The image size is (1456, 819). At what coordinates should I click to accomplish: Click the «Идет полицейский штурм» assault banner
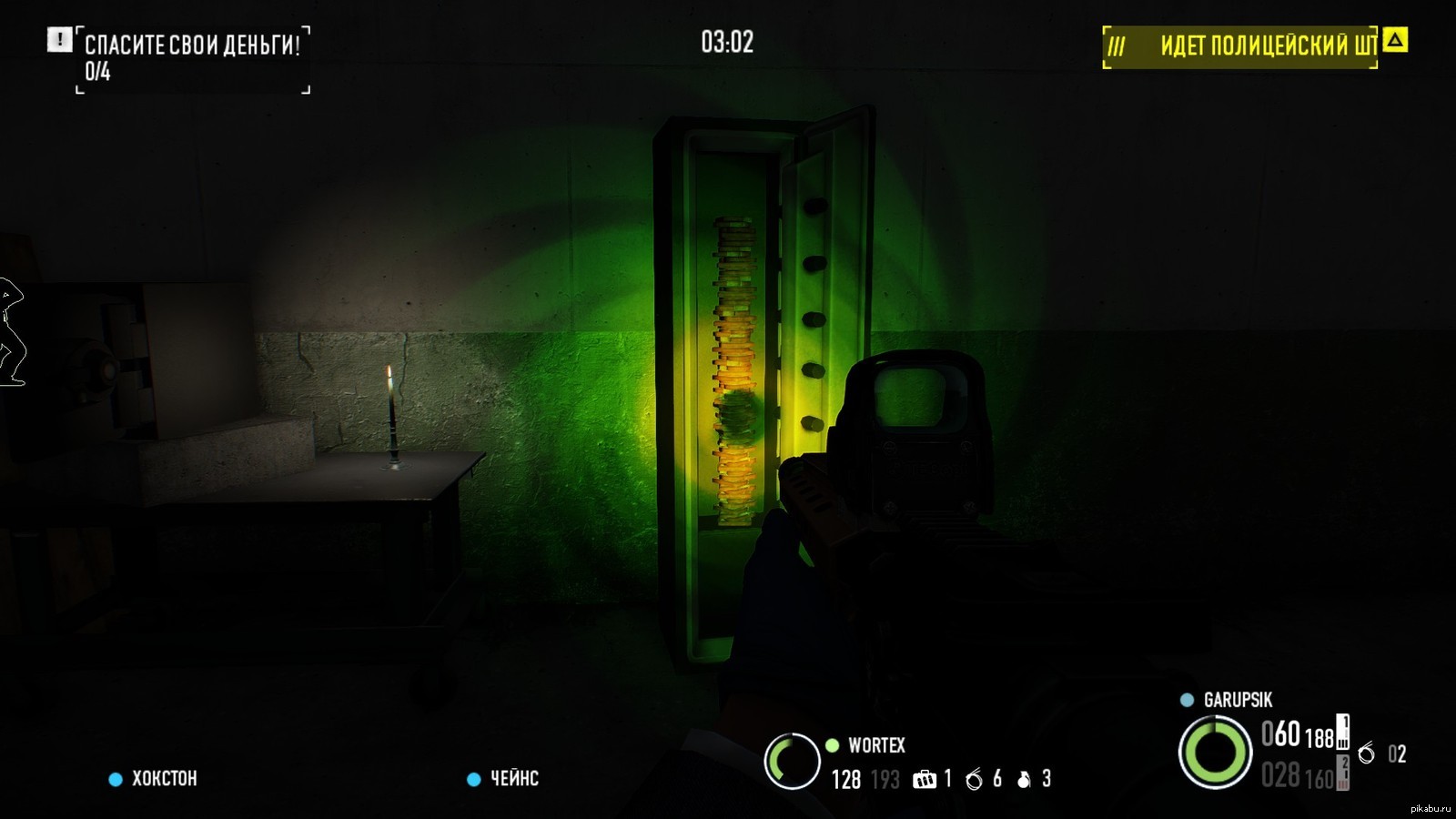[1241, 46]
